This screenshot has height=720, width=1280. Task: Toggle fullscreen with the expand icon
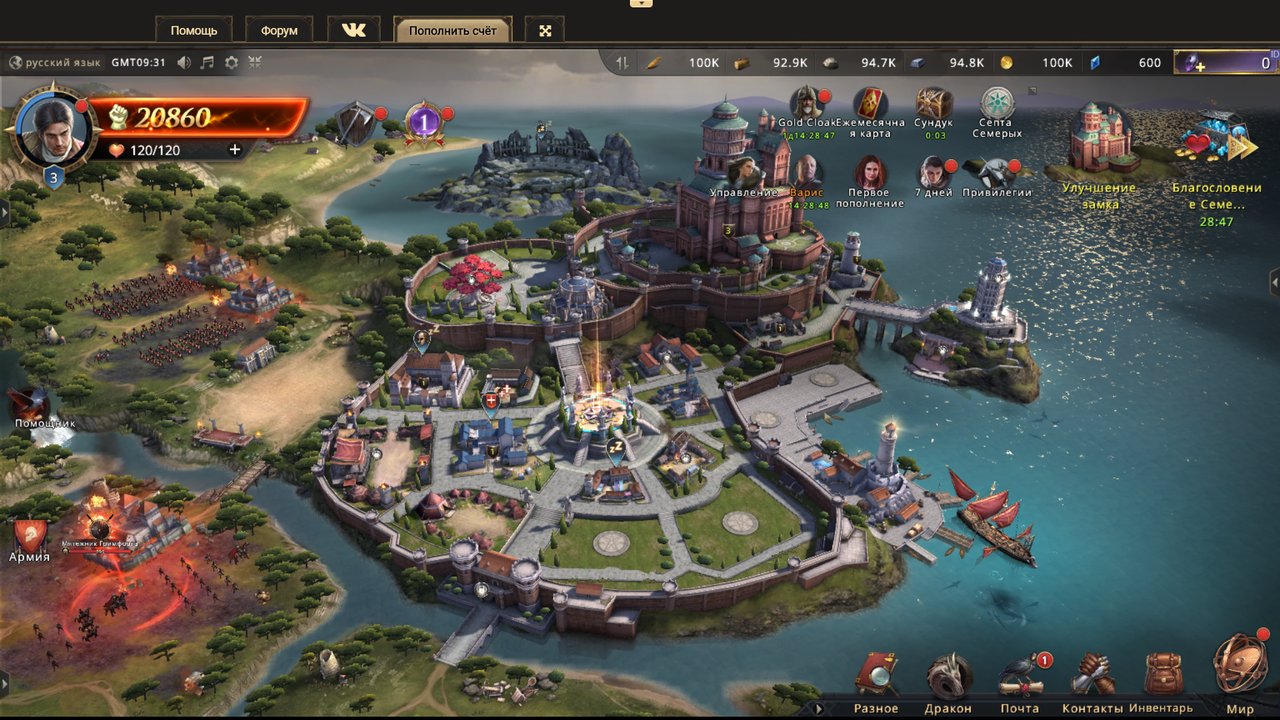pyautogui.click(x=546, y=30)
